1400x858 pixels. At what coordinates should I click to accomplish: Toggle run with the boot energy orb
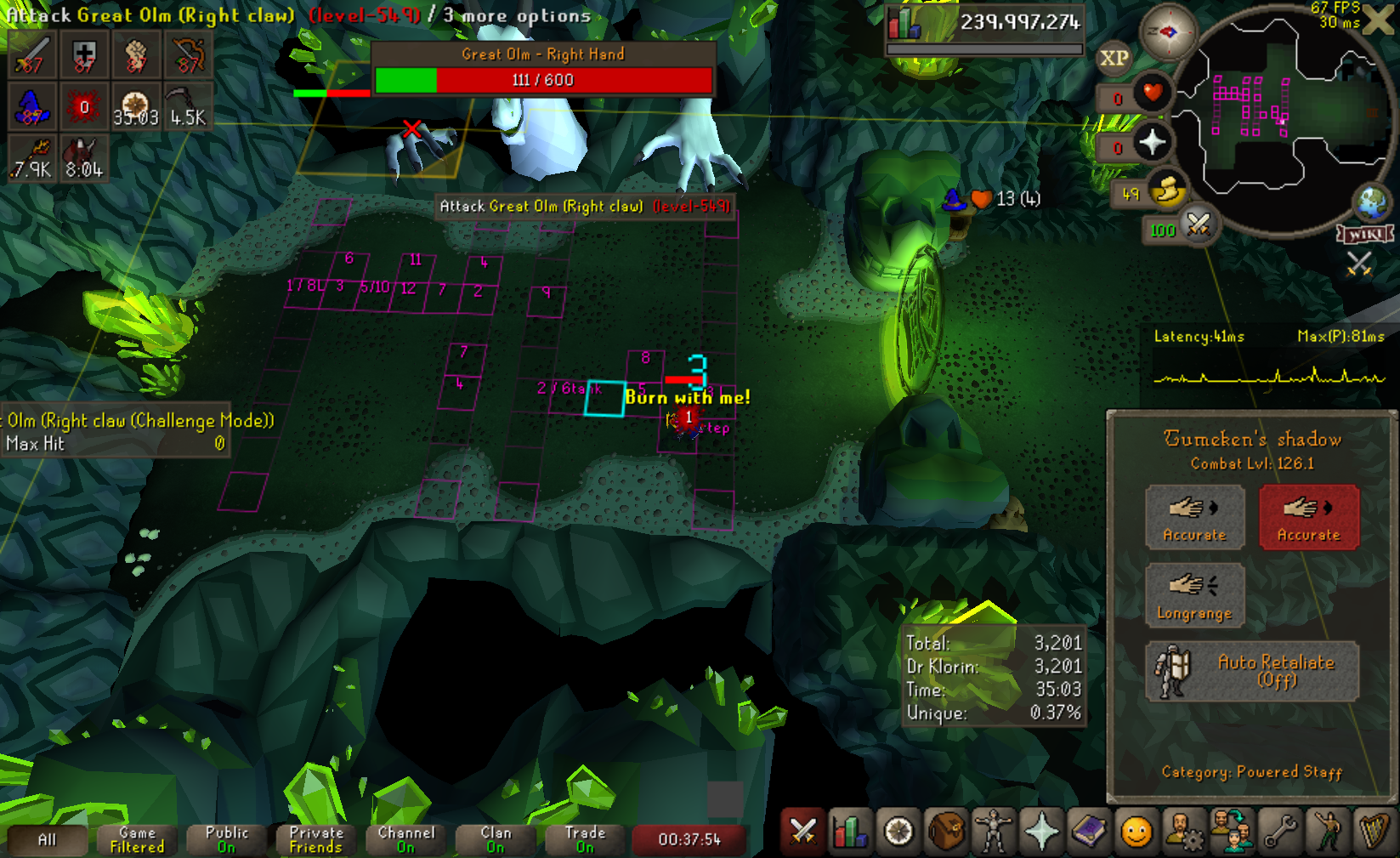pos(1167,191)
